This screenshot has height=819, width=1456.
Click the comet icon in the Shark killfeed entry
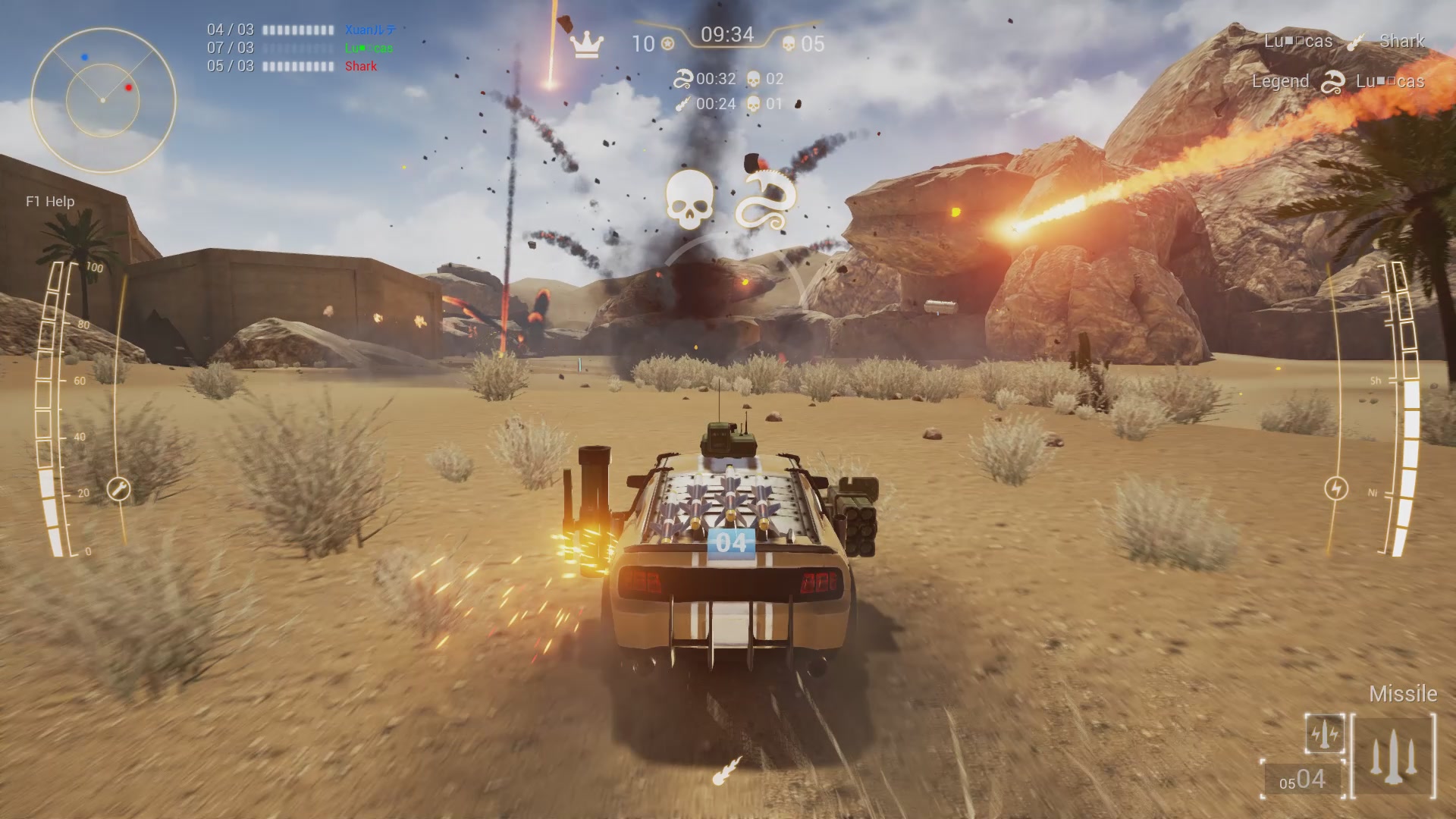[x=1358, y=42]
